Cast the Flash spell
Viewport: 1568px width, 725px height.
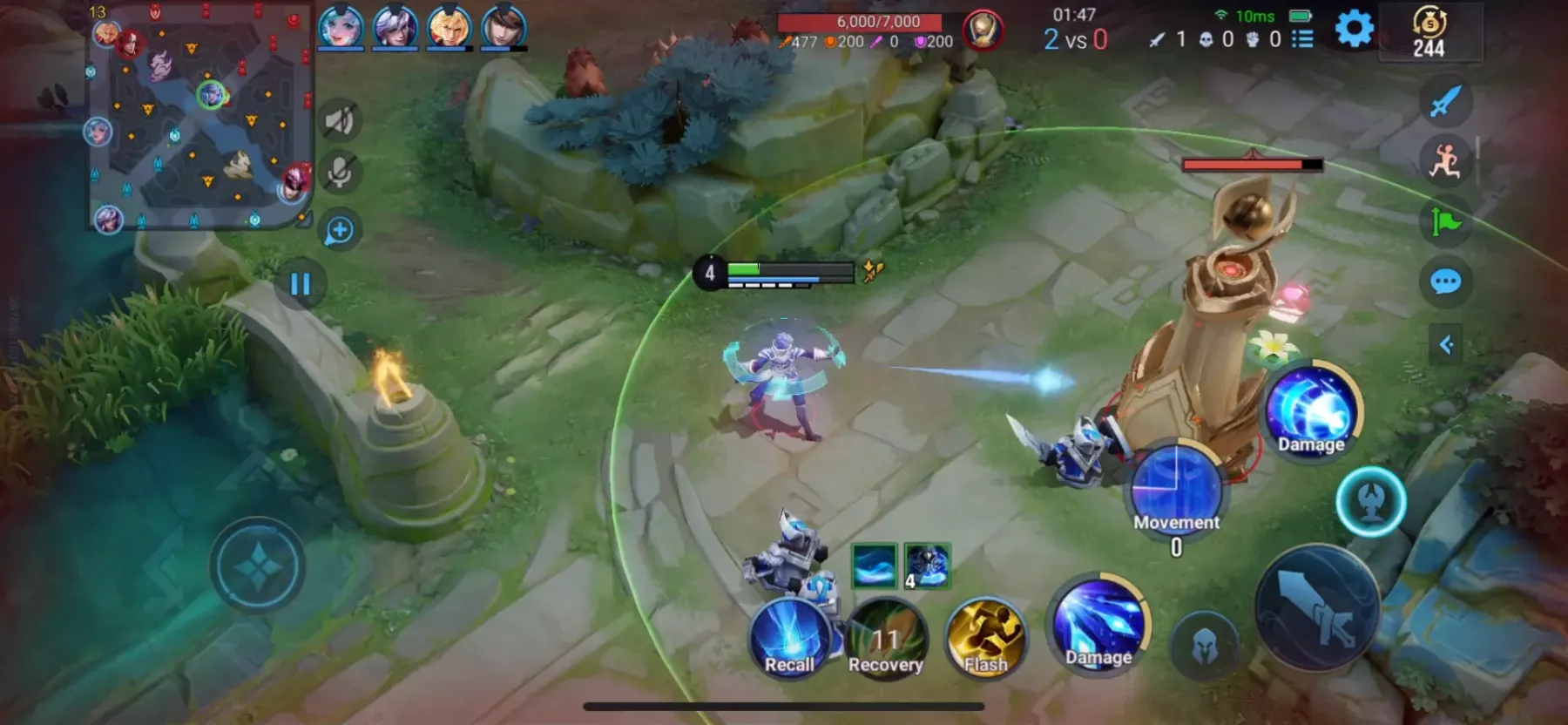(x=985, y=639)
